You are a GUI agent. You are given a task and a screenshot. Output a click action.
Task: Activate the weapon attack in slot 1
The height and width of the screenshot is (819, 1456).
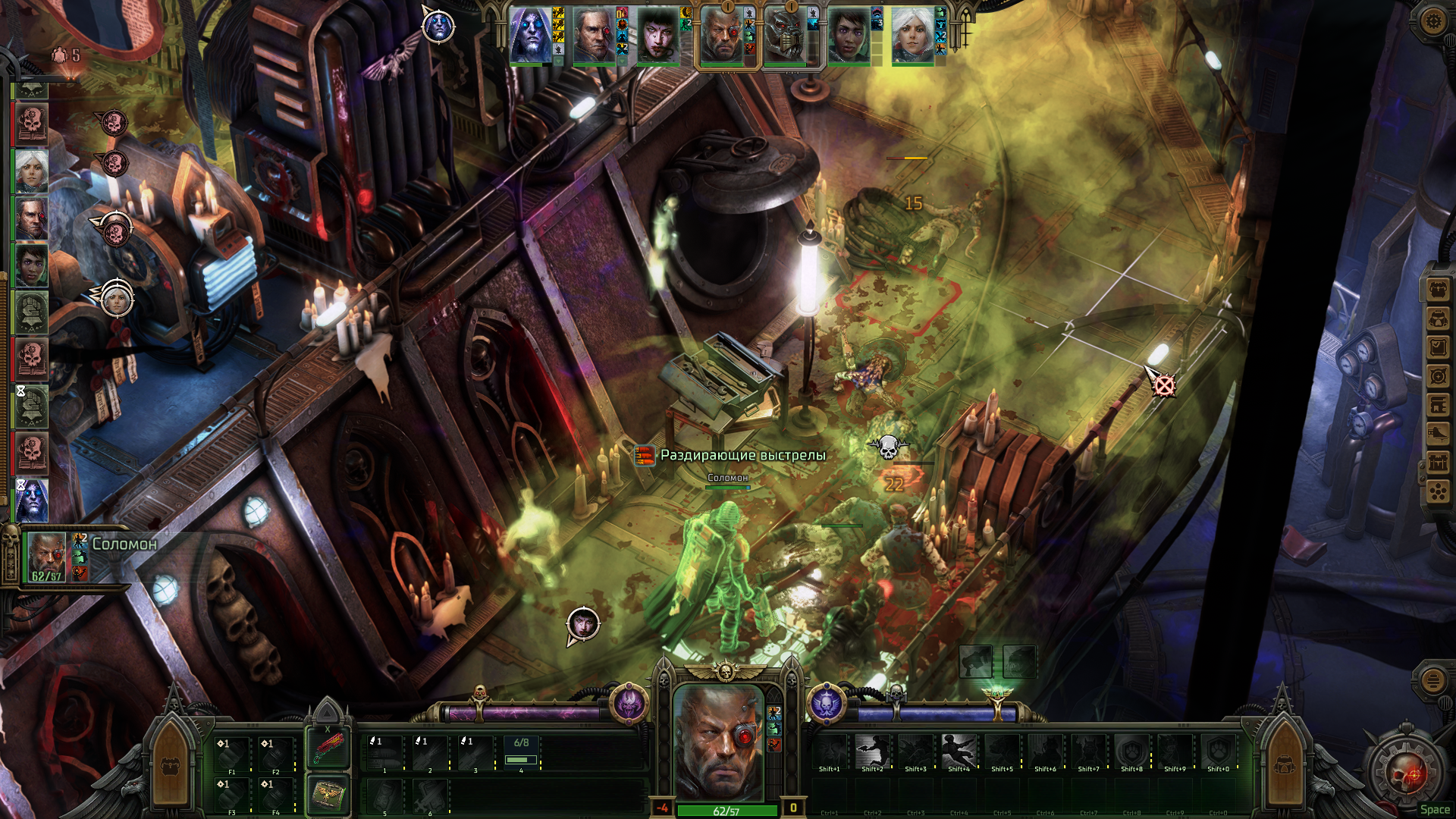(x=385, y=753)
